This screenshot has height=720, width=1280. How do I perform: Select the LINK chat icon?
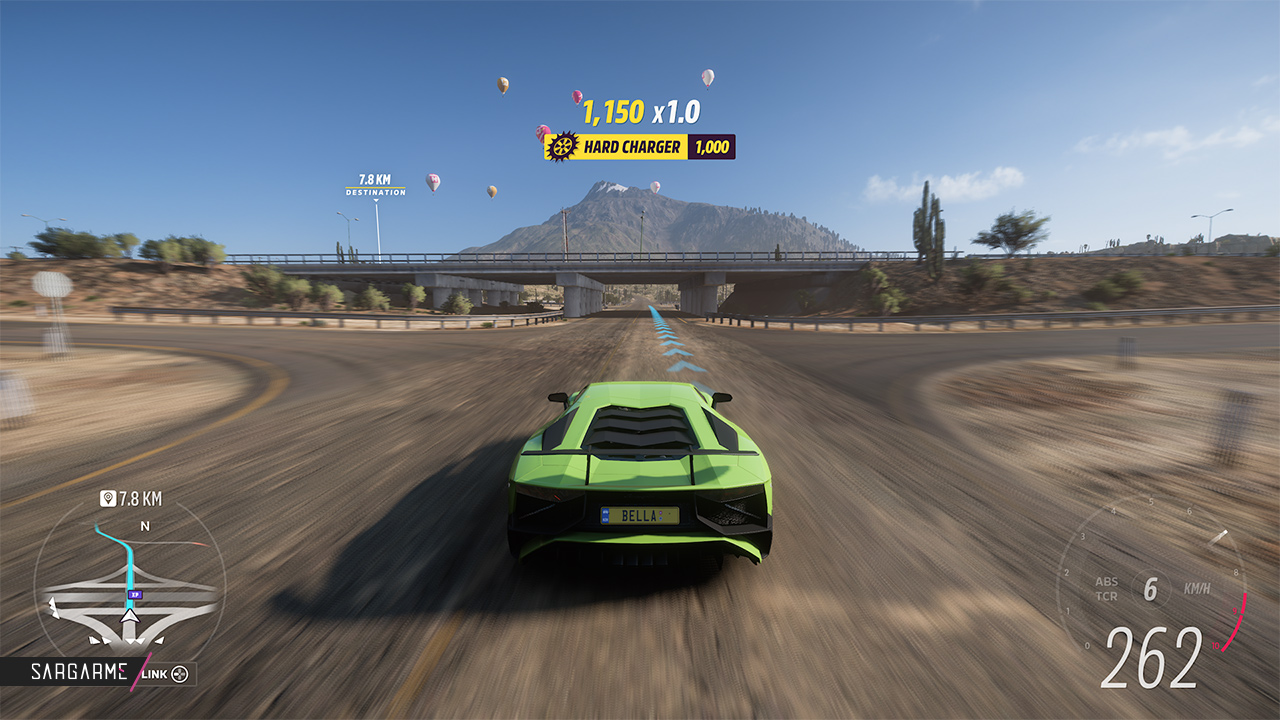coord(179,673)
